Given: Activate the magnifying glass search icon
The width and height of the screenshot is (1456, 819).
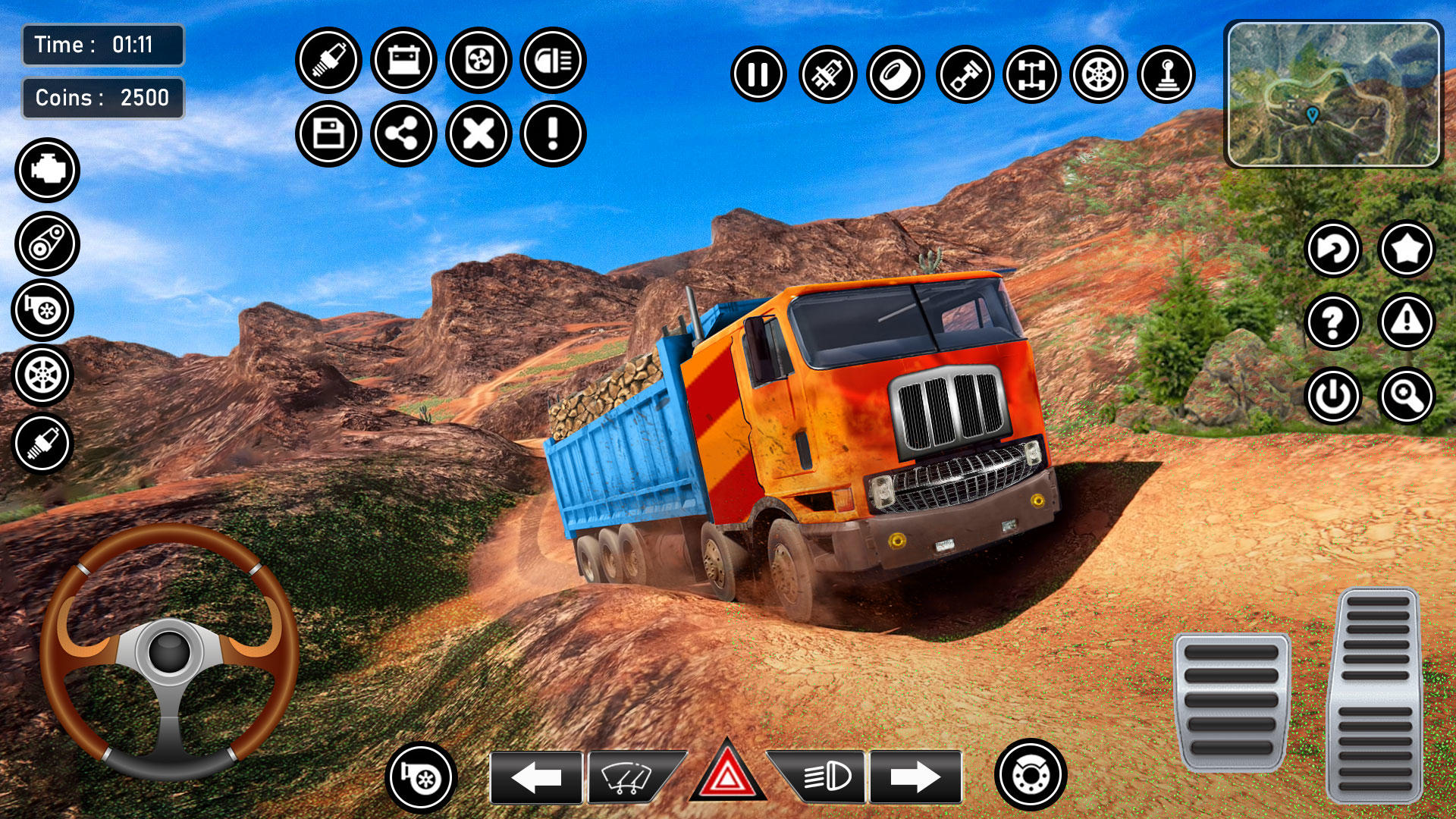Looking at the screenshot, I should tap(1407, 395).
